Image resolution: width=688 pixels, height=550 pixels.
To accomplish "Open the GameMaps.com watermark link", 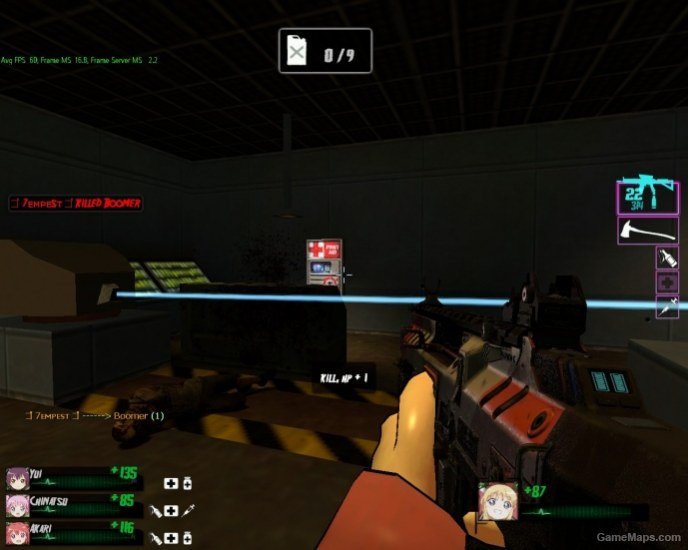I will coord(638,537).
